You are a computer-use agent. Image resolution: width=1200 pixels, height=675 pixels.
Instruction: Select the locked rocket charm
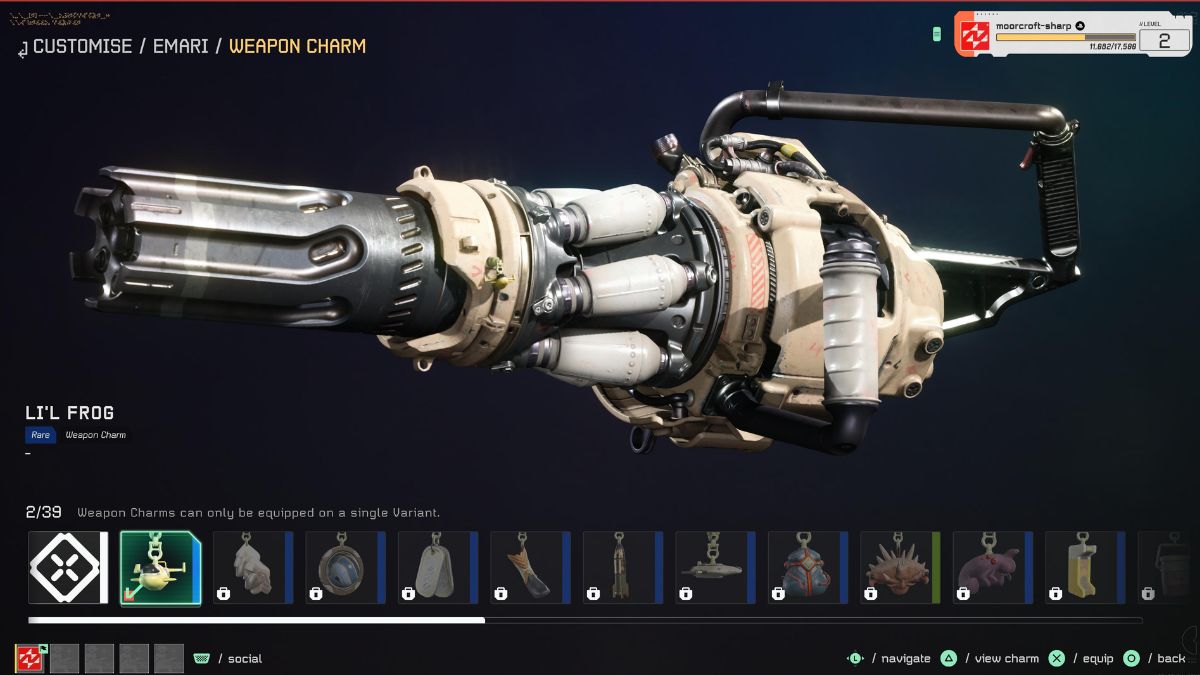click(622, 567)
